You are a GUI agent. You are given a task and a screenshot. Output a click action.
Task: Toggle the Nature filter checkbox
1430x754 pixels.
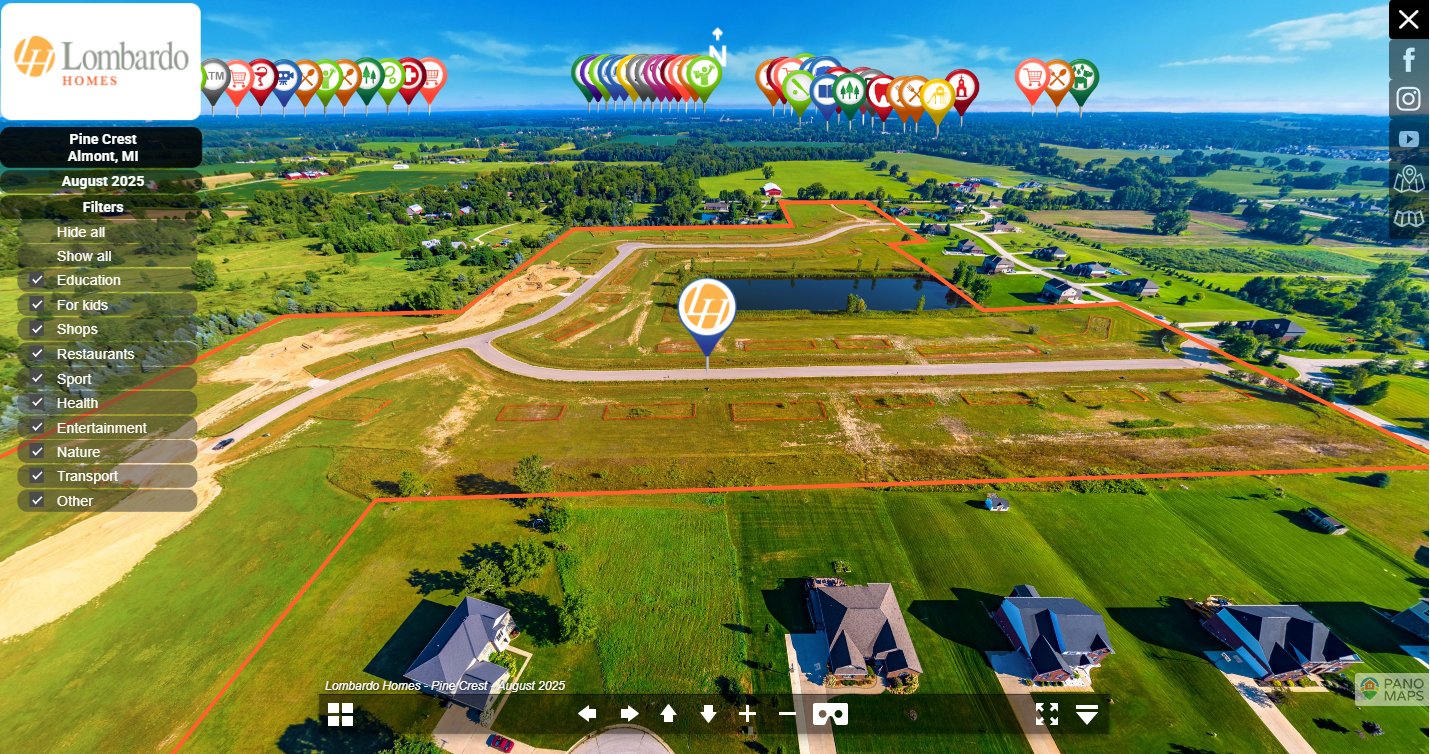click(37, 452)
